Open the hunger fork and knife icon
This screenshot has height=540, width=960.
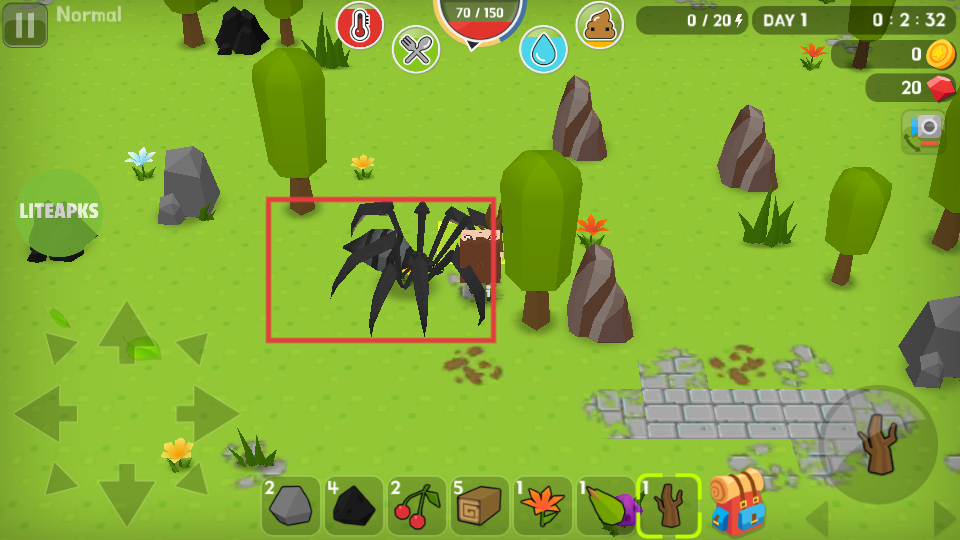416,49
